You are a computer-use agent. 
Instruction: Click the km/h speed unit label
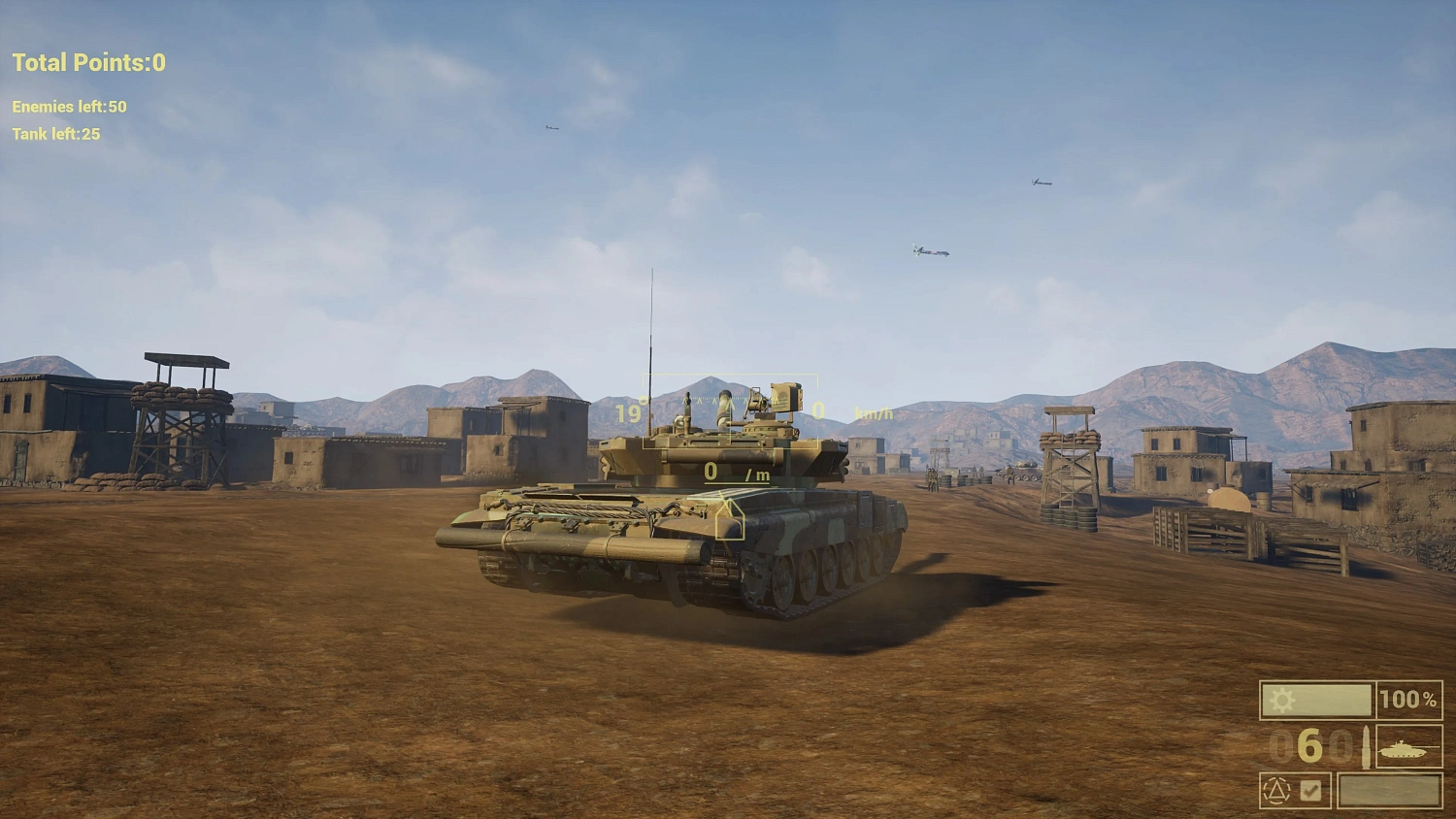pyautogui.click(x=871, y=411)
